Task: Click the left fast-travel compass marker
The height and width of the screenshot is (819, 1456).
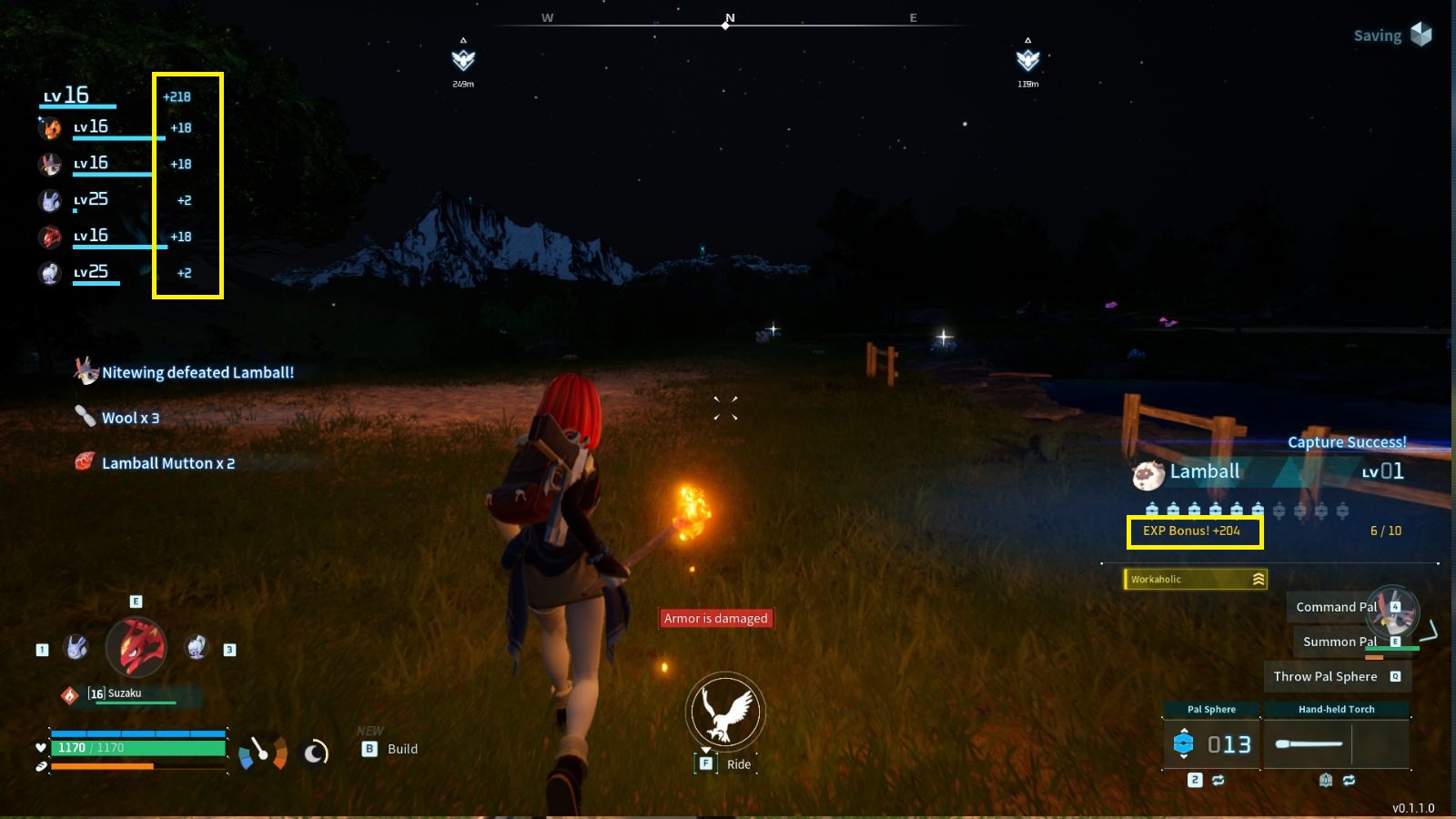Action: (x=463, y=60)
